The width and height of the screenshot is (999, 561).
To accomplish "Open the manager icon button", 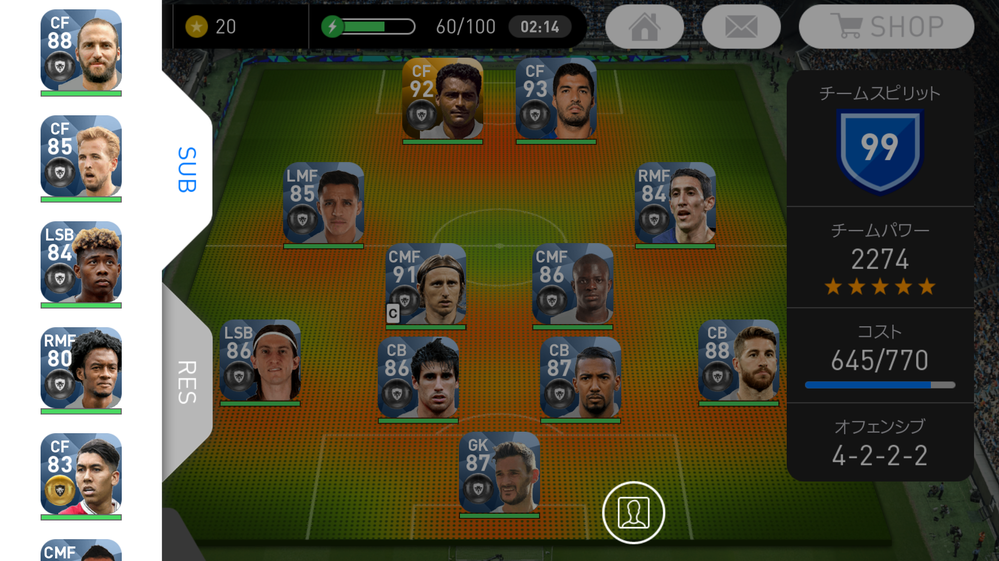I will 633,513.
